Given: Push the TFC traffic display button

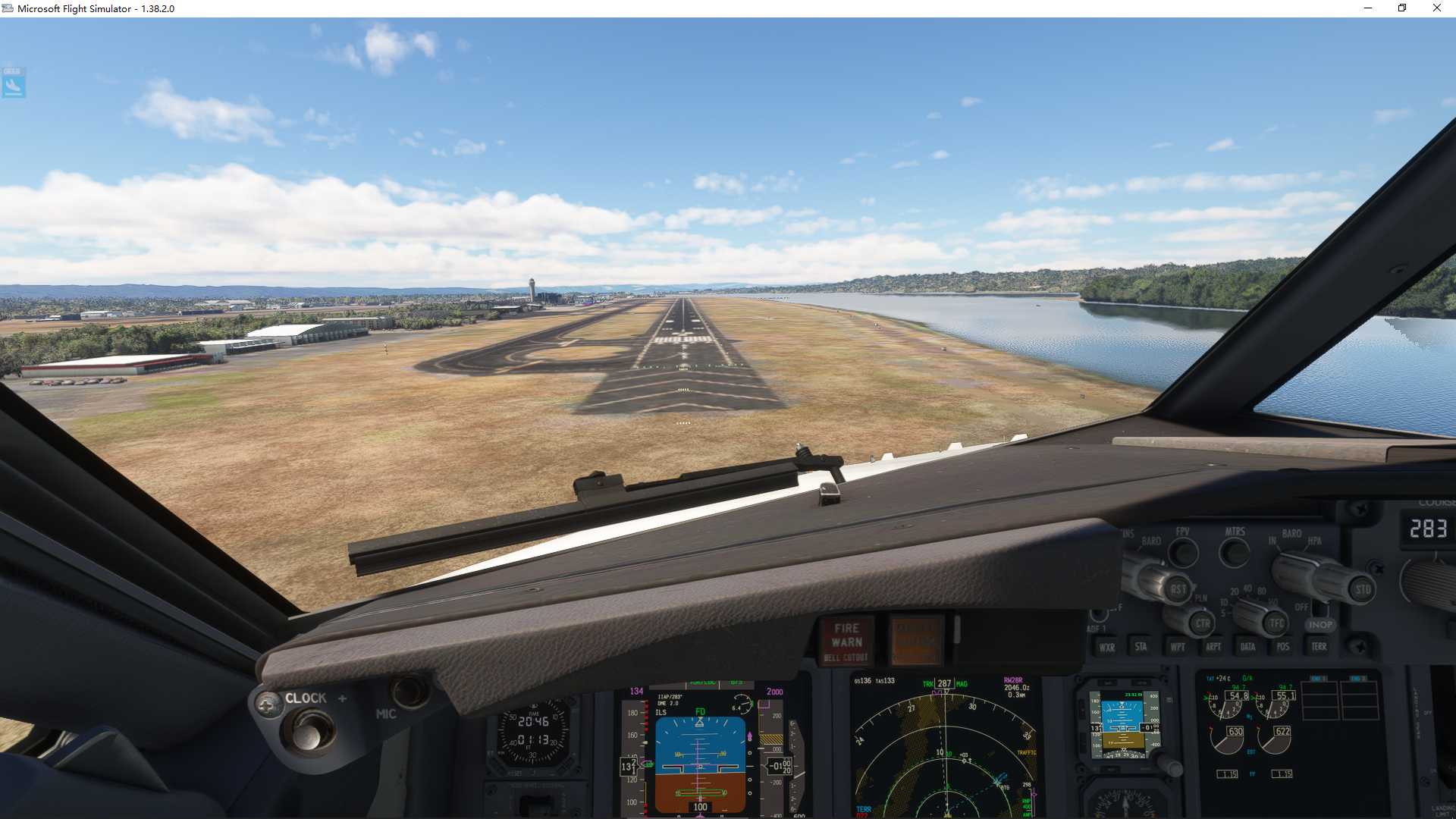Looking at the screenshot, I should pos(1277,624).
